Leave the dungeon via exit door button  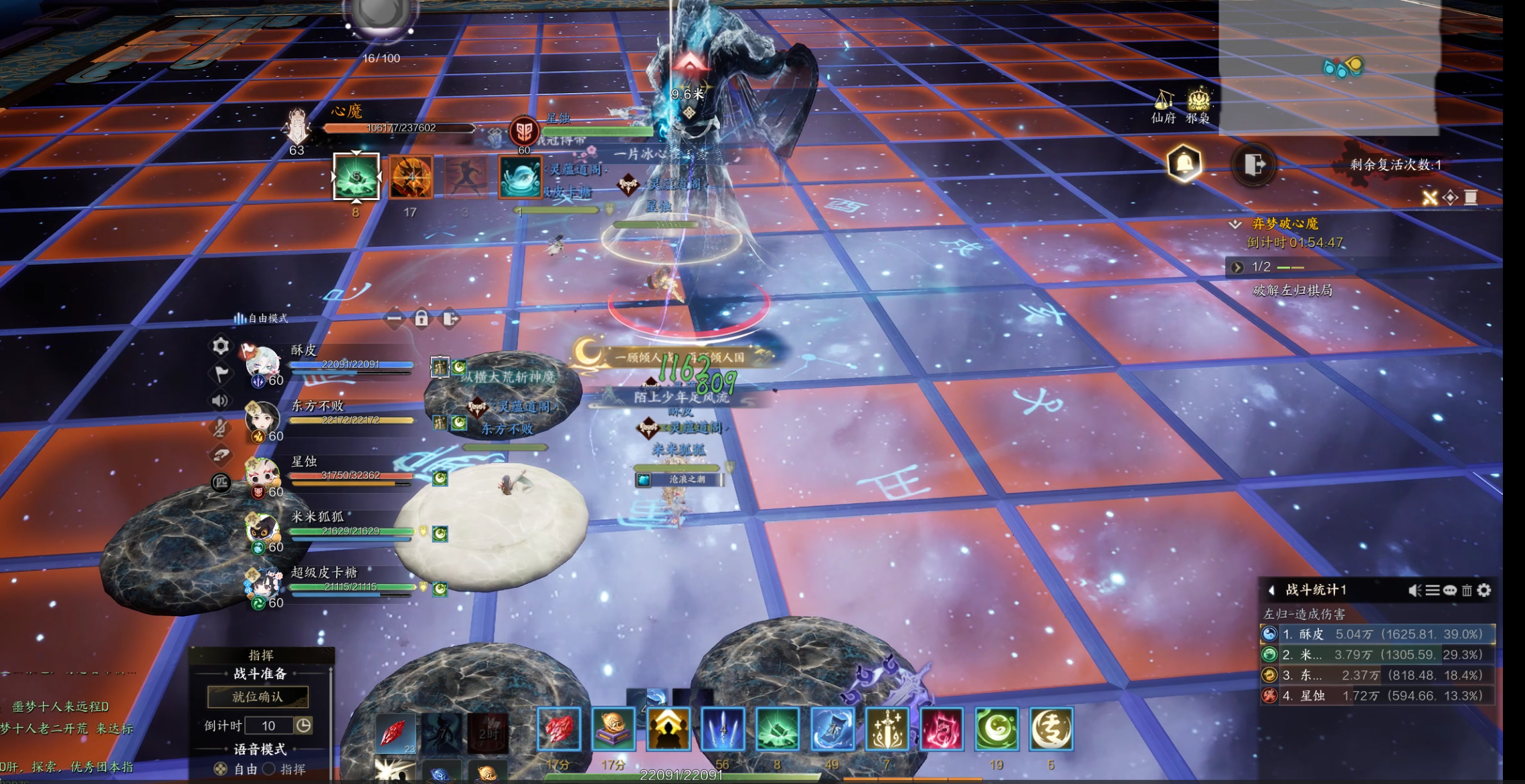(1254, 164)
